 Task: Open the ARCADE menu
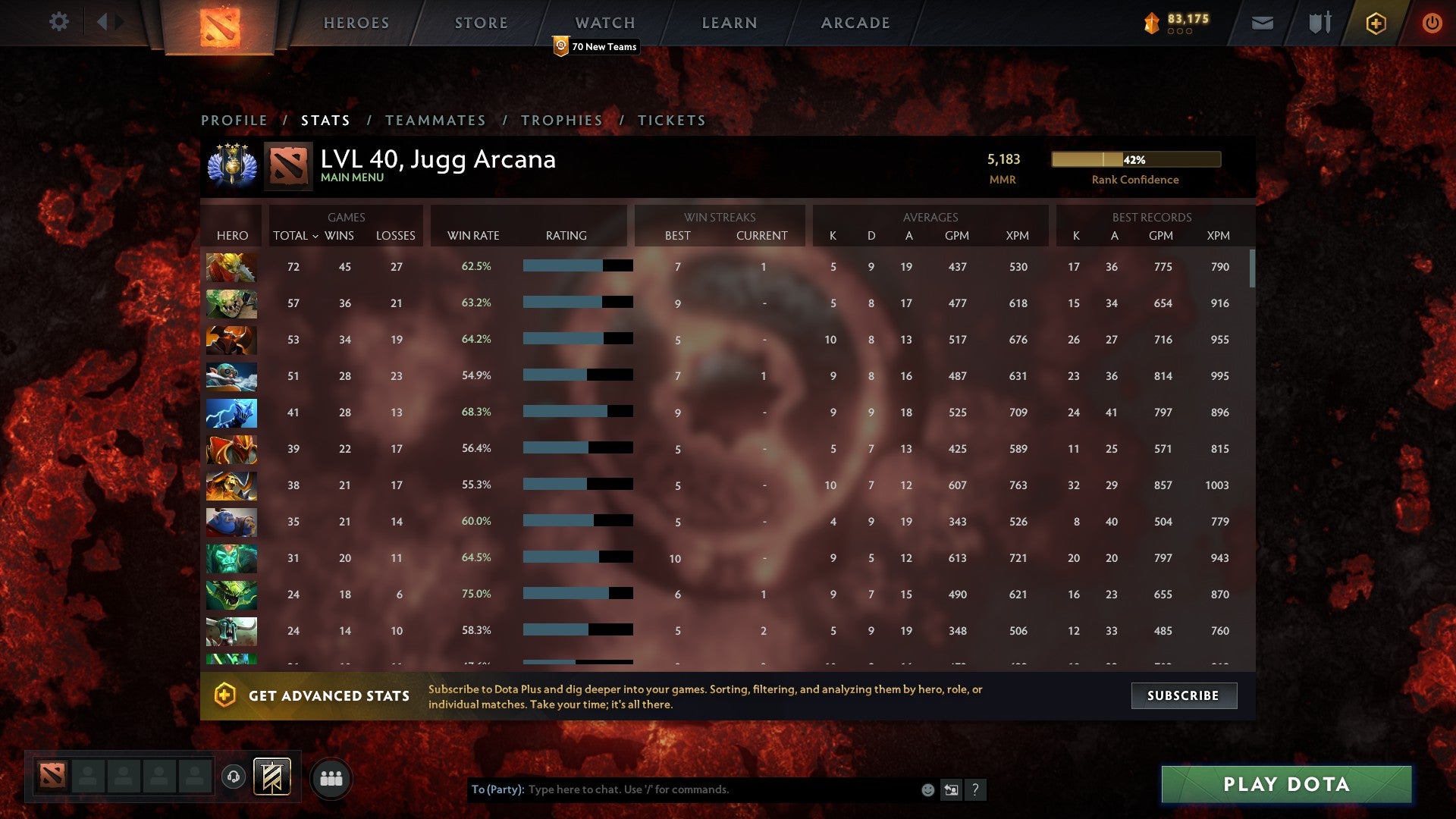tap(854, 22)
